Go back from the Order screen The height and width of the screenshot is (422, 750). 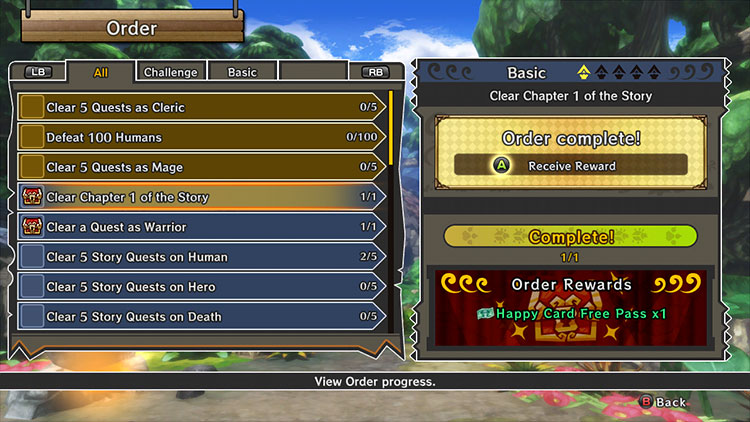point(664,402)
